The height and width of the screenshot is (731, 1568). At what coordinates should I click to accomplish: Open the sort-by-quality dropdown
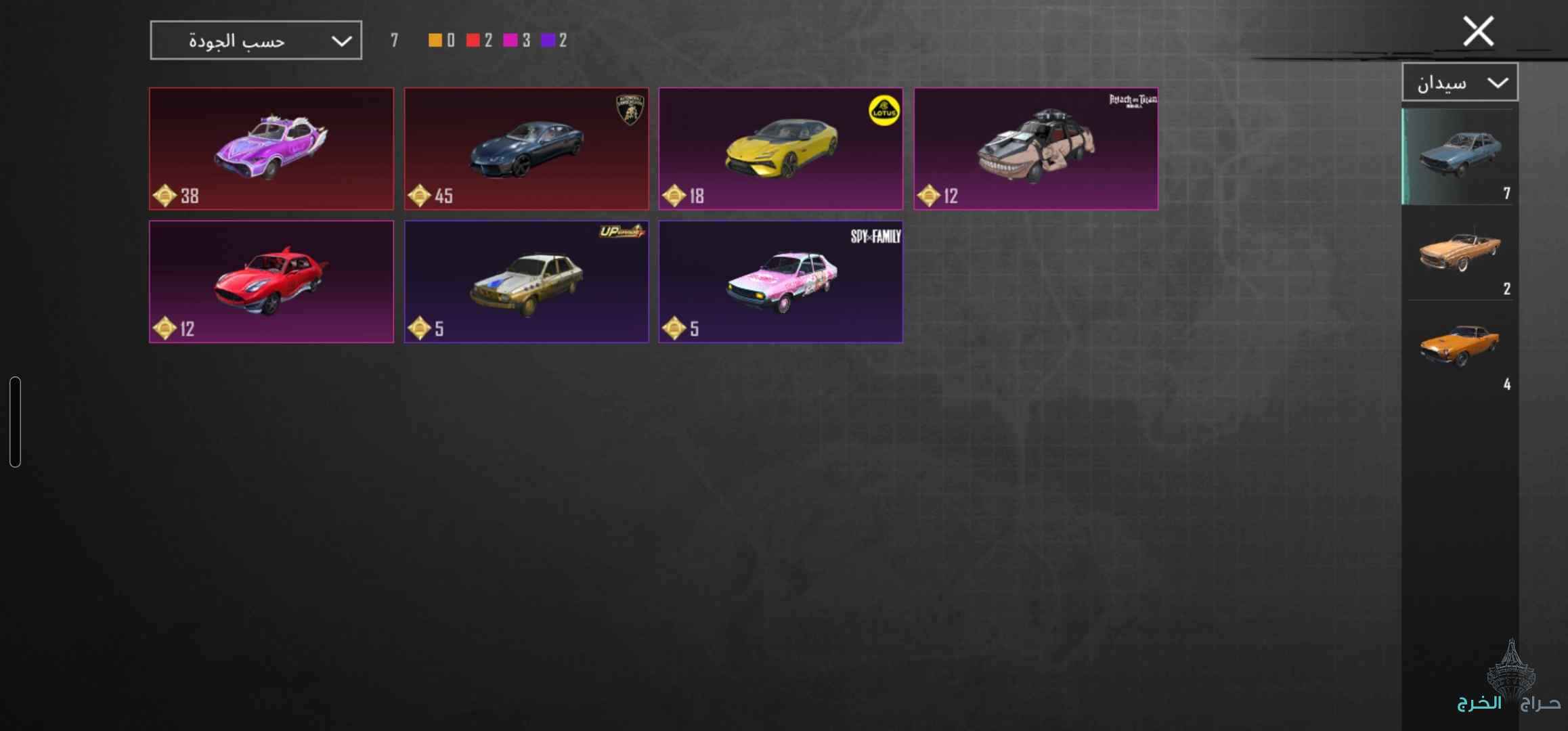[x=256, y=41]
